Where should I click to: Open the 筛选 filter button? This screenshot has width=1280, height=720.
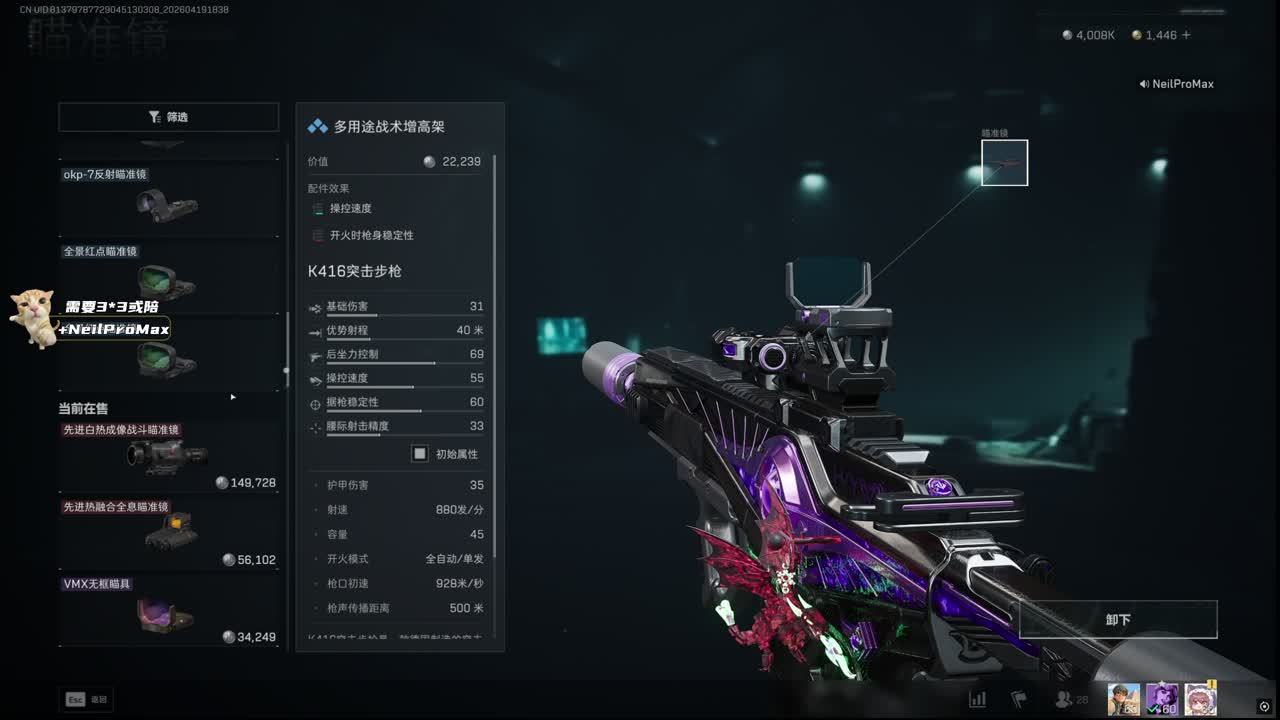tap(168, 117)
